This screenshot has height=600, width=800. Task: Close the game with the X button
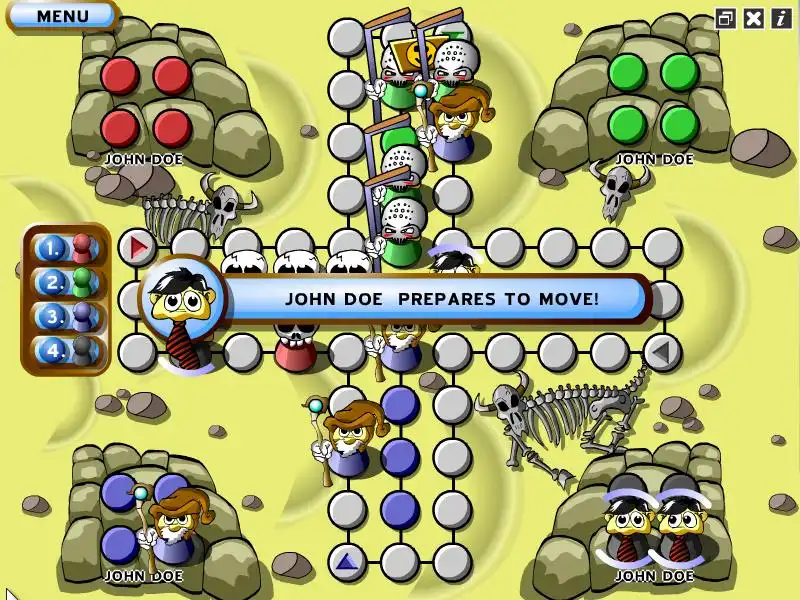point(754,17)
